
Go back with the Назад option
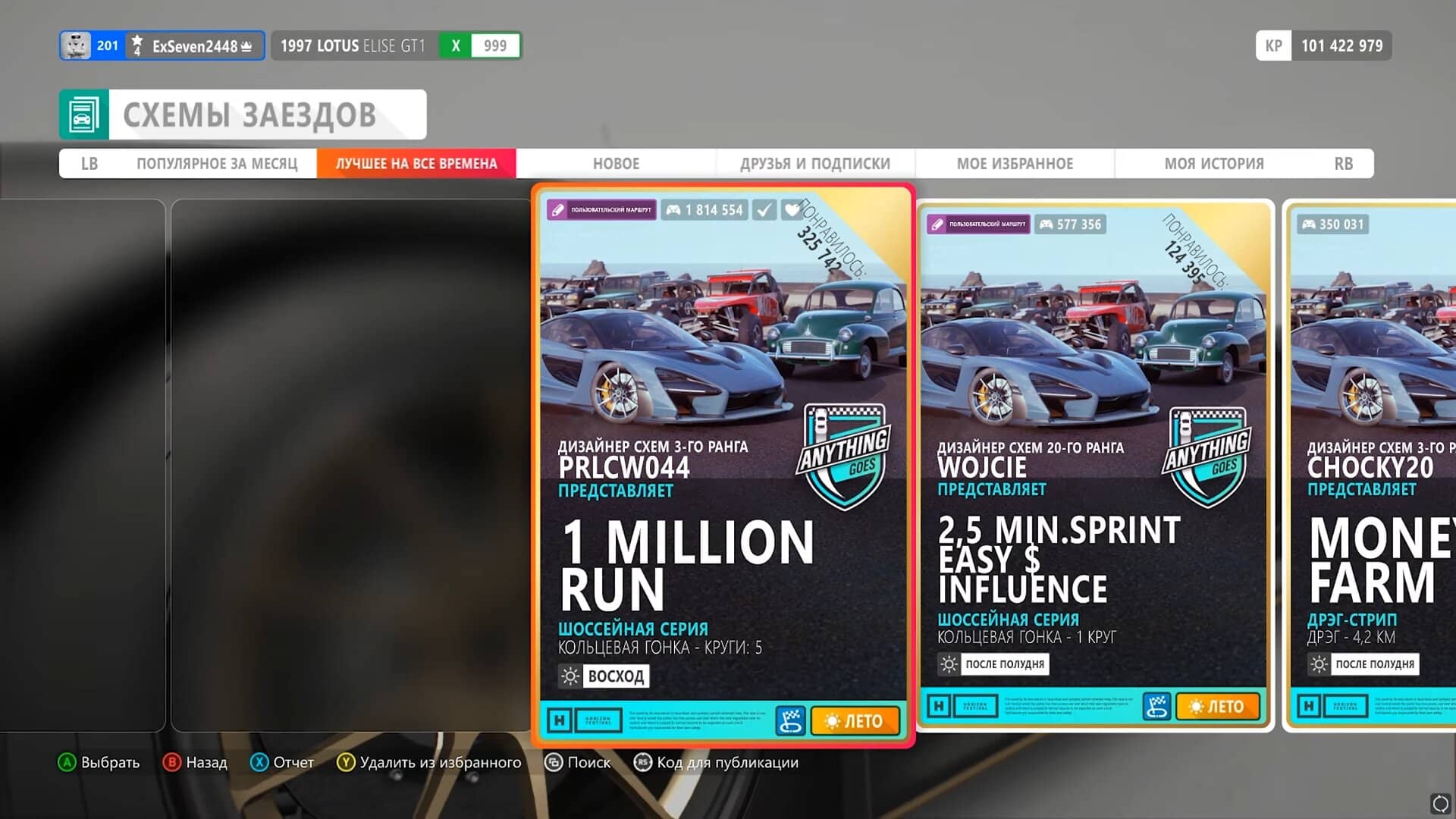point(196,763)
